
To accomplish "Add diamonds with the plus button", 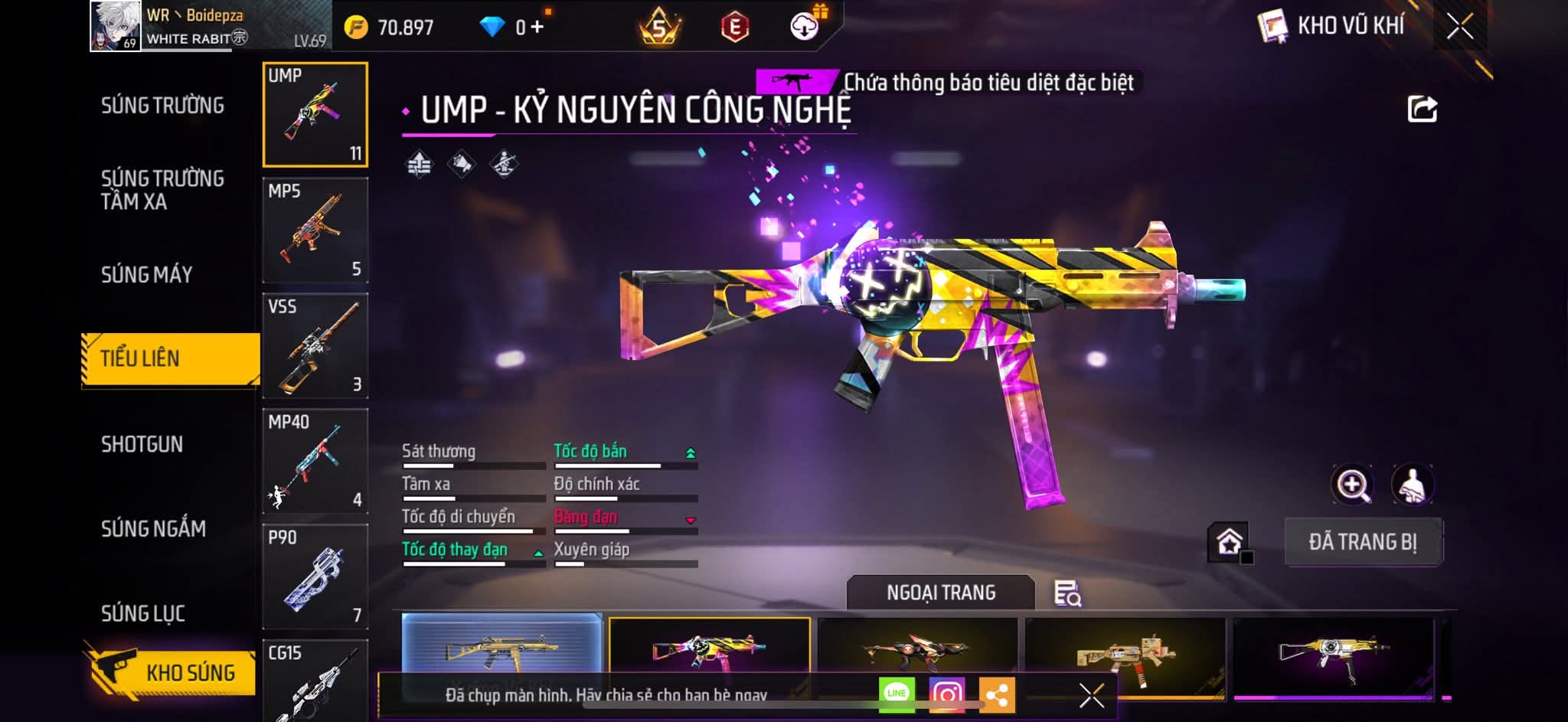I will pos(537,28).
